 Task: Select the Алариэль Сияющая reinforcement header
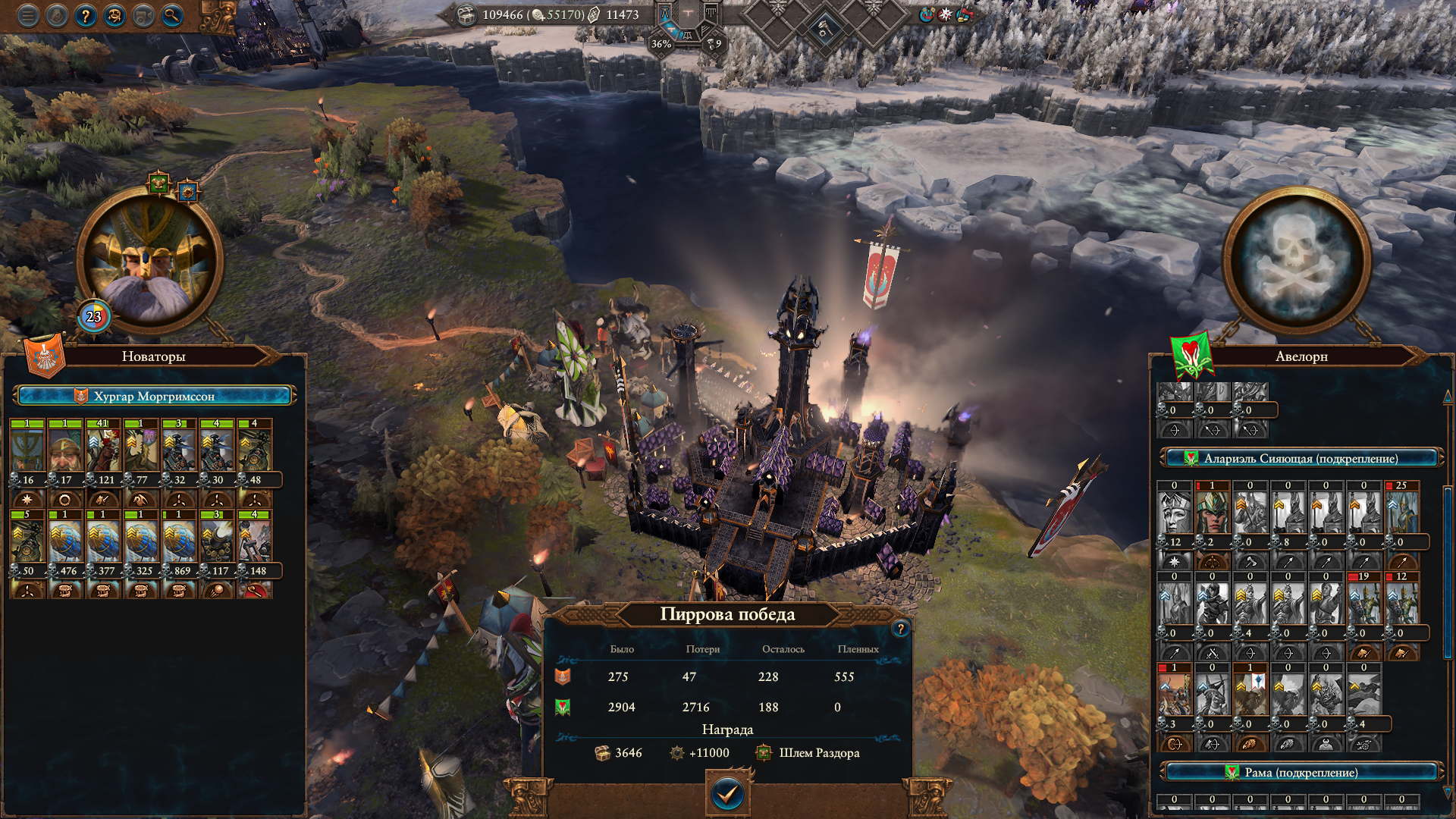click(1300, 458)
